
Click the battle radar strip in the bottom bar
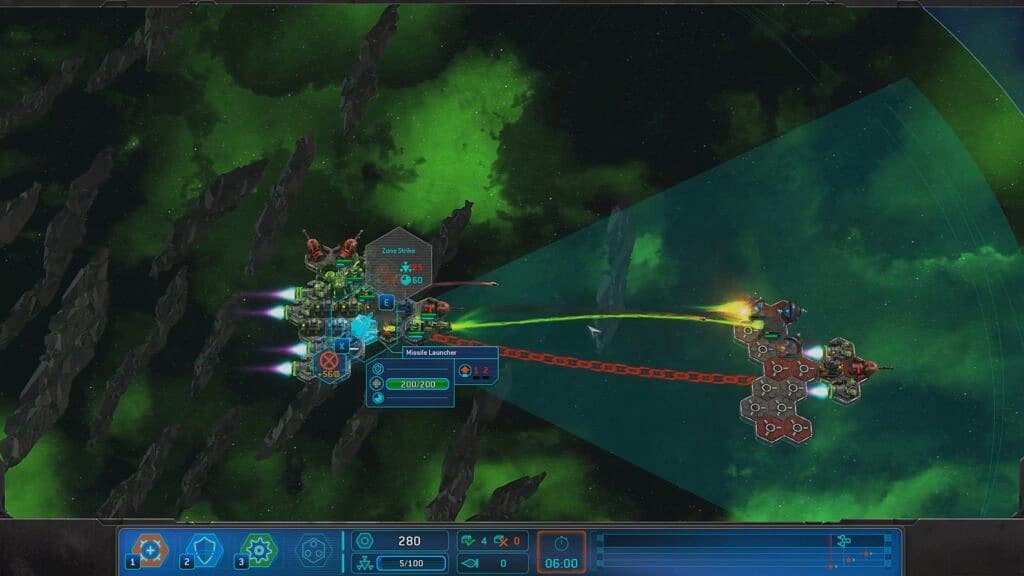pos(743,550)
